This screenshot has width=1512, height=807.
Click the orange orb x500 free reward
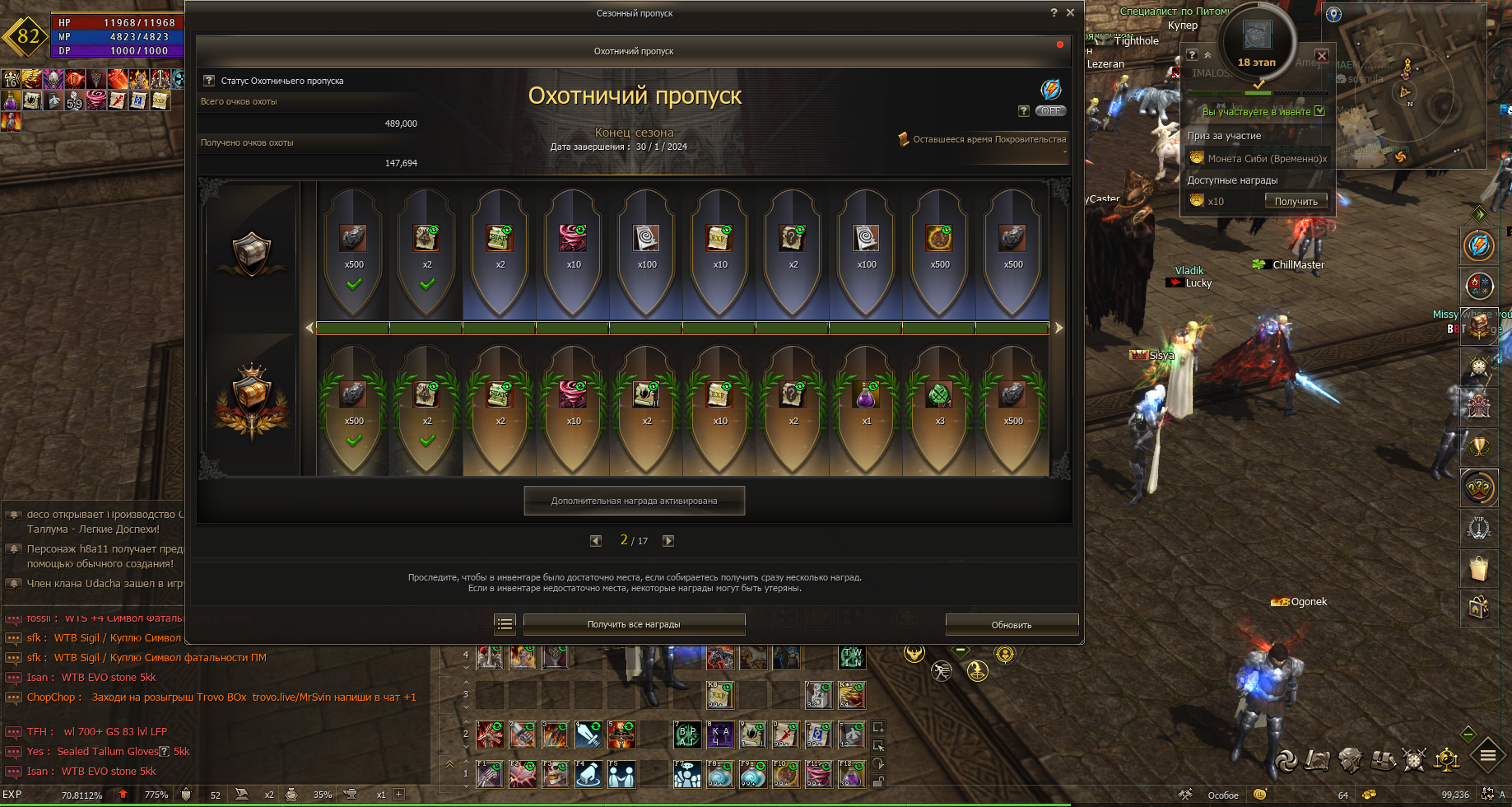point(939,239)
